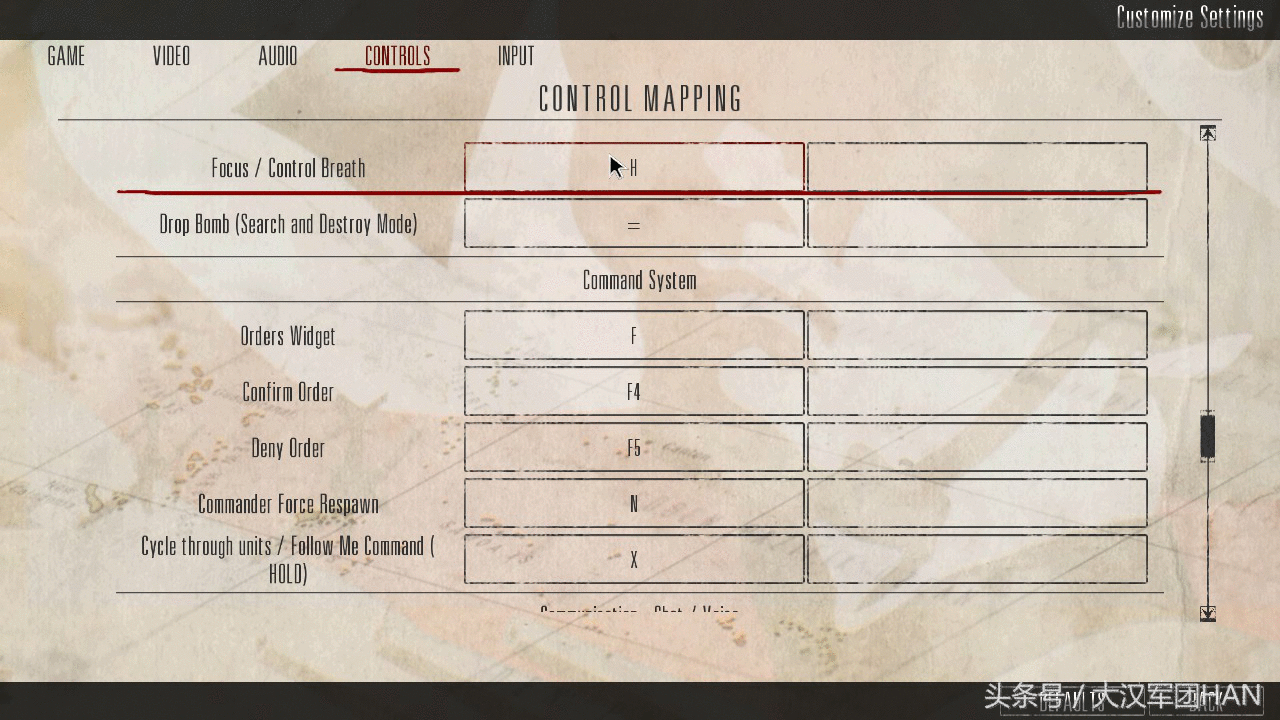Screen dimensions: 1280x720
Task: Grab the control list scrollbar handle
Action: [x=1208, y=437]
